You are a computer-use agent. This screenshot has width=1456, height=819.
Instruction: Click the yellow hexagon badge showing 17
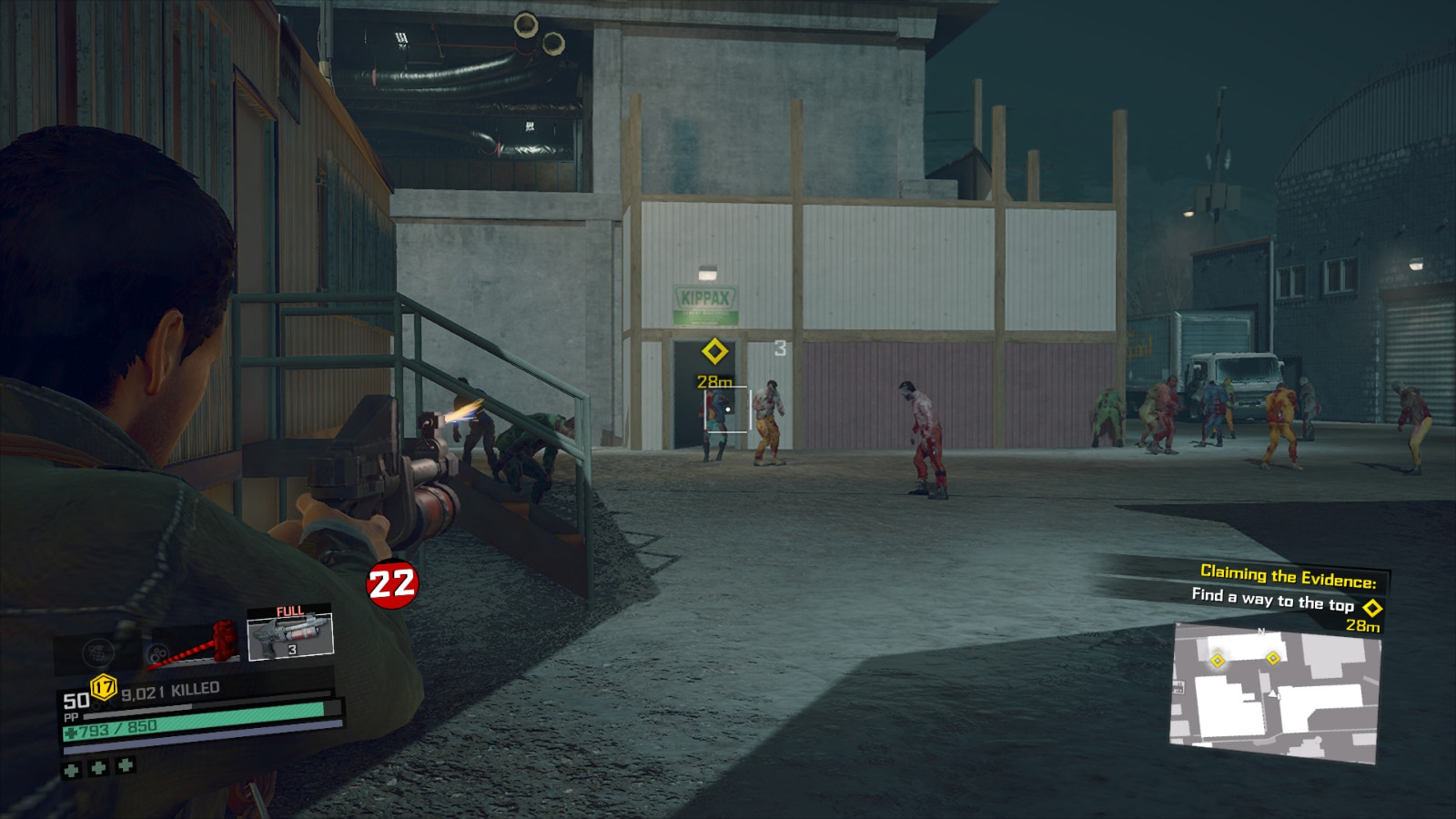tap(103, 686)
